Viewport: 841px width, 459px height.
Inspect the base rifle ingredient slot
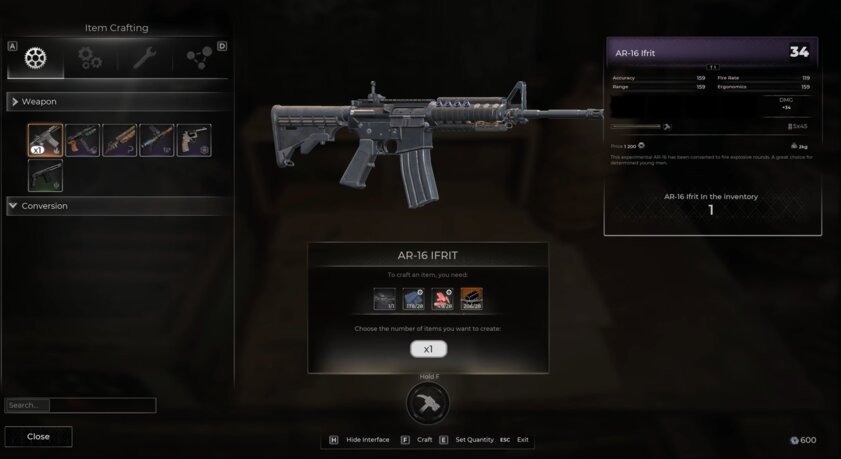(x=385, y=298)
